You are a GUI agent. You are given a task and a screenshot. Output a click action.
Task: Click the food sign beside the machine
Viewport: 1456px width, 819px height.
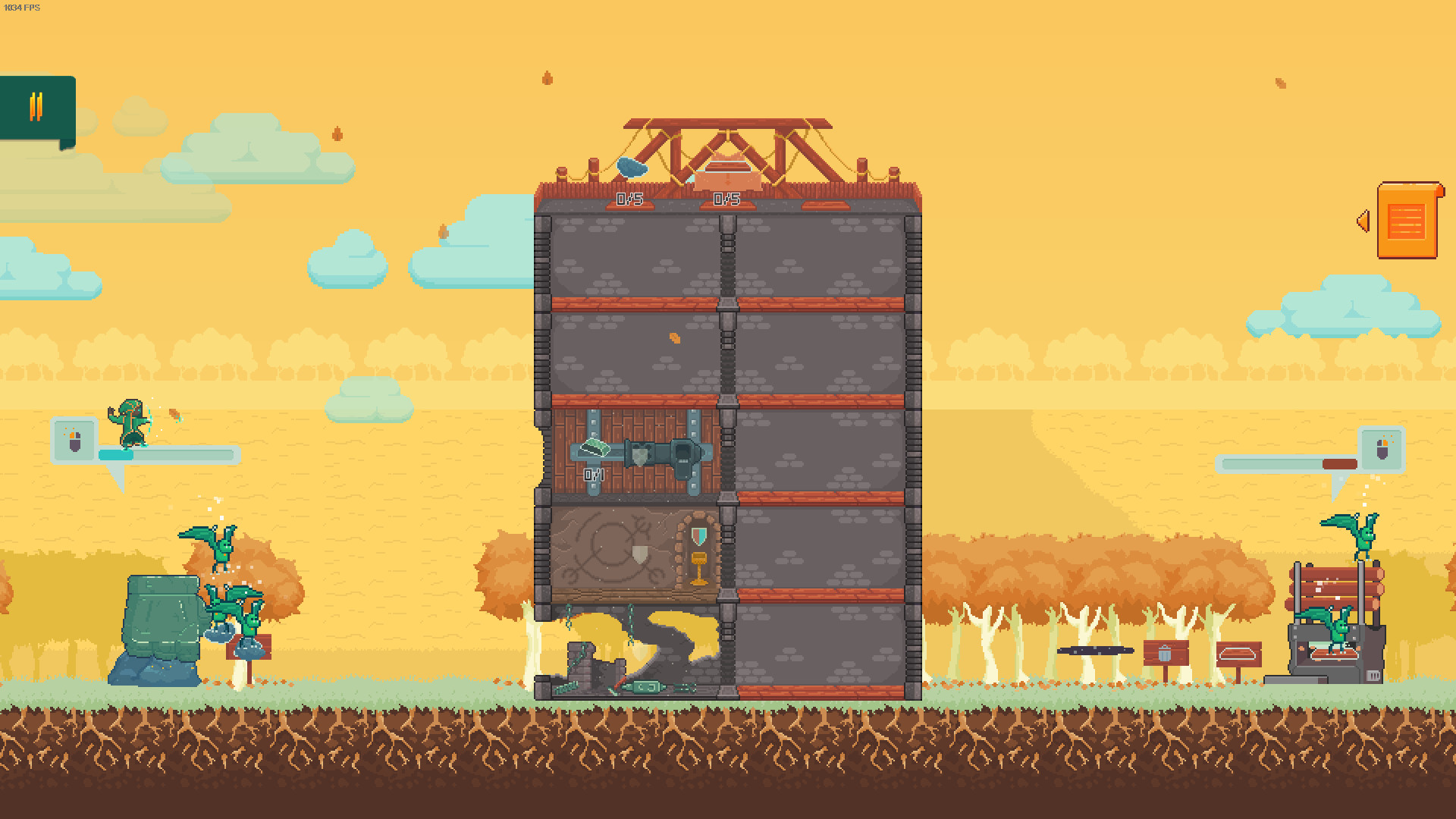(x=1237, y=652)
